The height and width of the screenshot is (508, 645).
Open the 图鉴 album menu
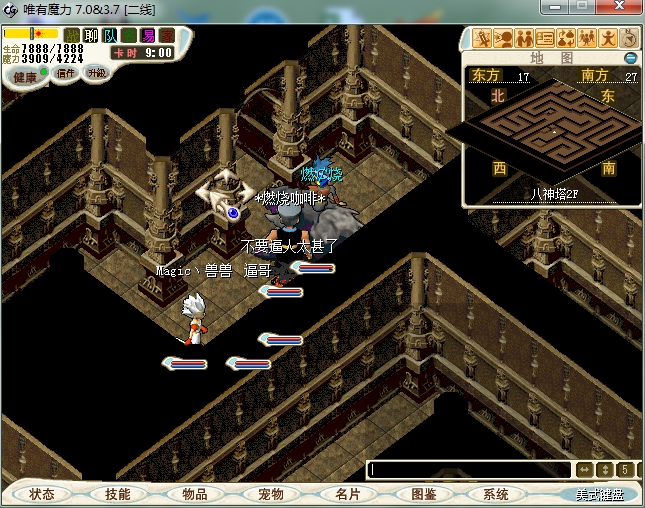pyautogui.click(x=422, y=494)
